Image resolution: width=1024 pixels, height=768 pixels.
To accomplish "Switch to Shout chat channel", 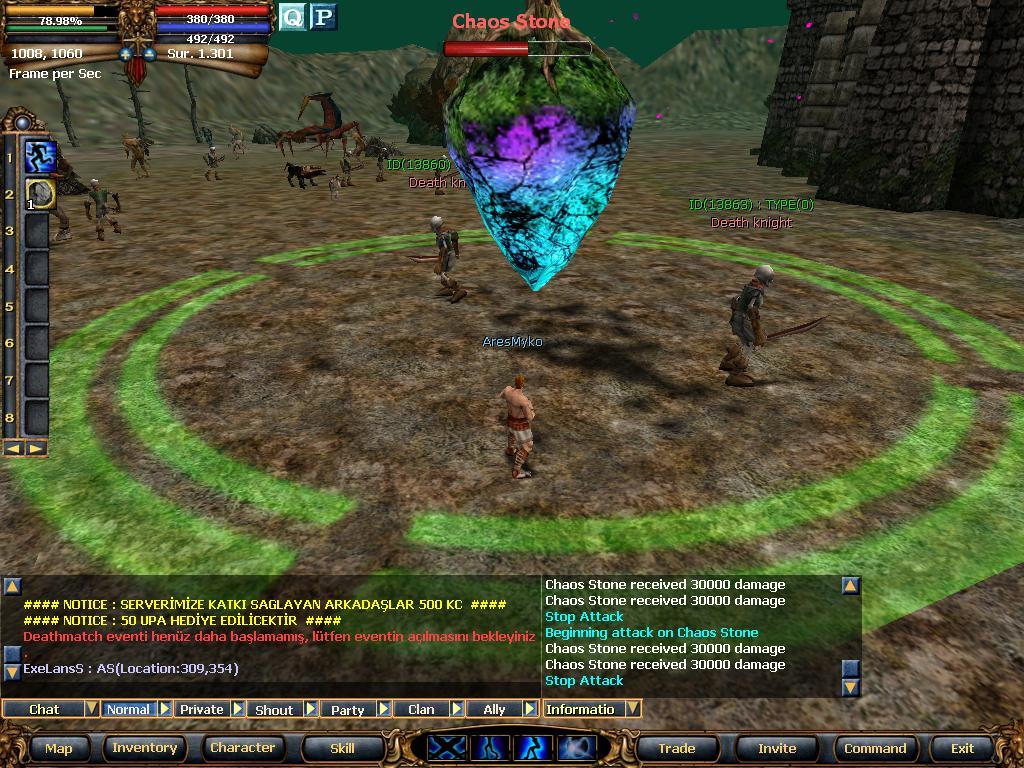I will click(274, 709).
